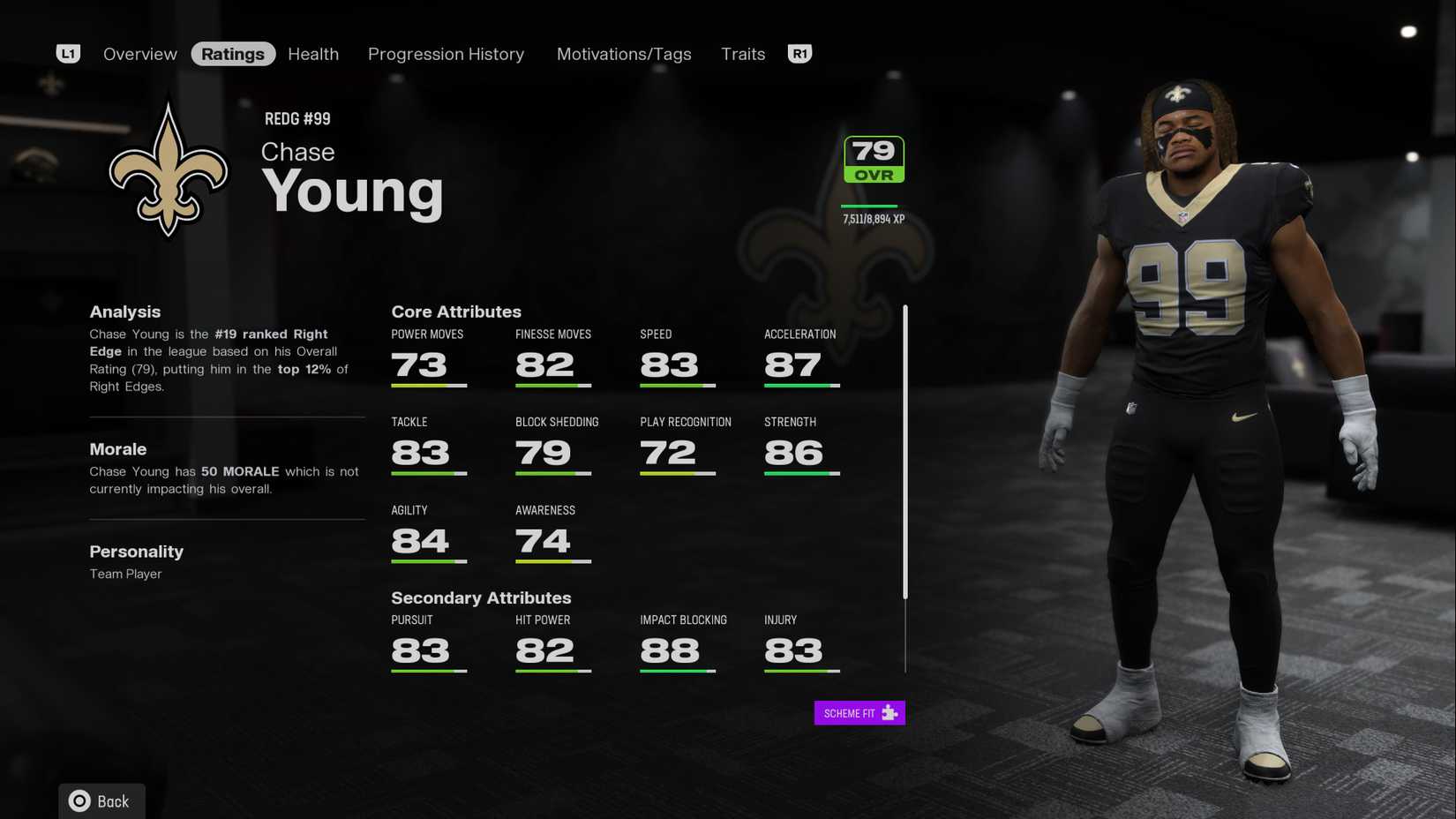Expand the Core Attributes section
Screen dimensions: 1456x819
(x=456, y=311)
